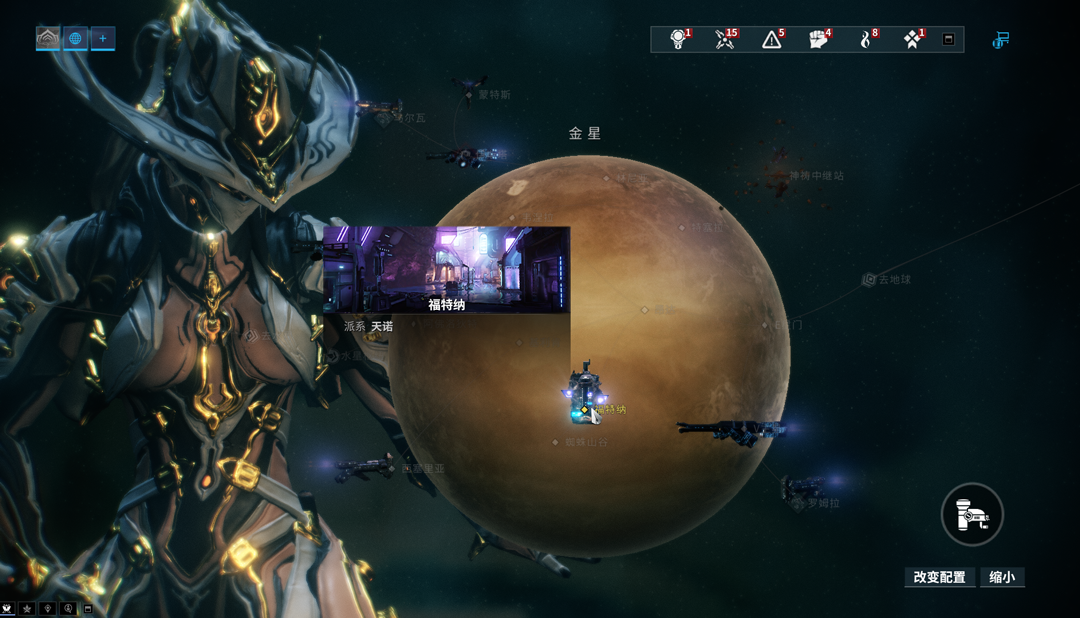Show the 15 crossed-blades invasion alerts
The height and width of the screenshot is (618, 1080).
coord(725,39)
